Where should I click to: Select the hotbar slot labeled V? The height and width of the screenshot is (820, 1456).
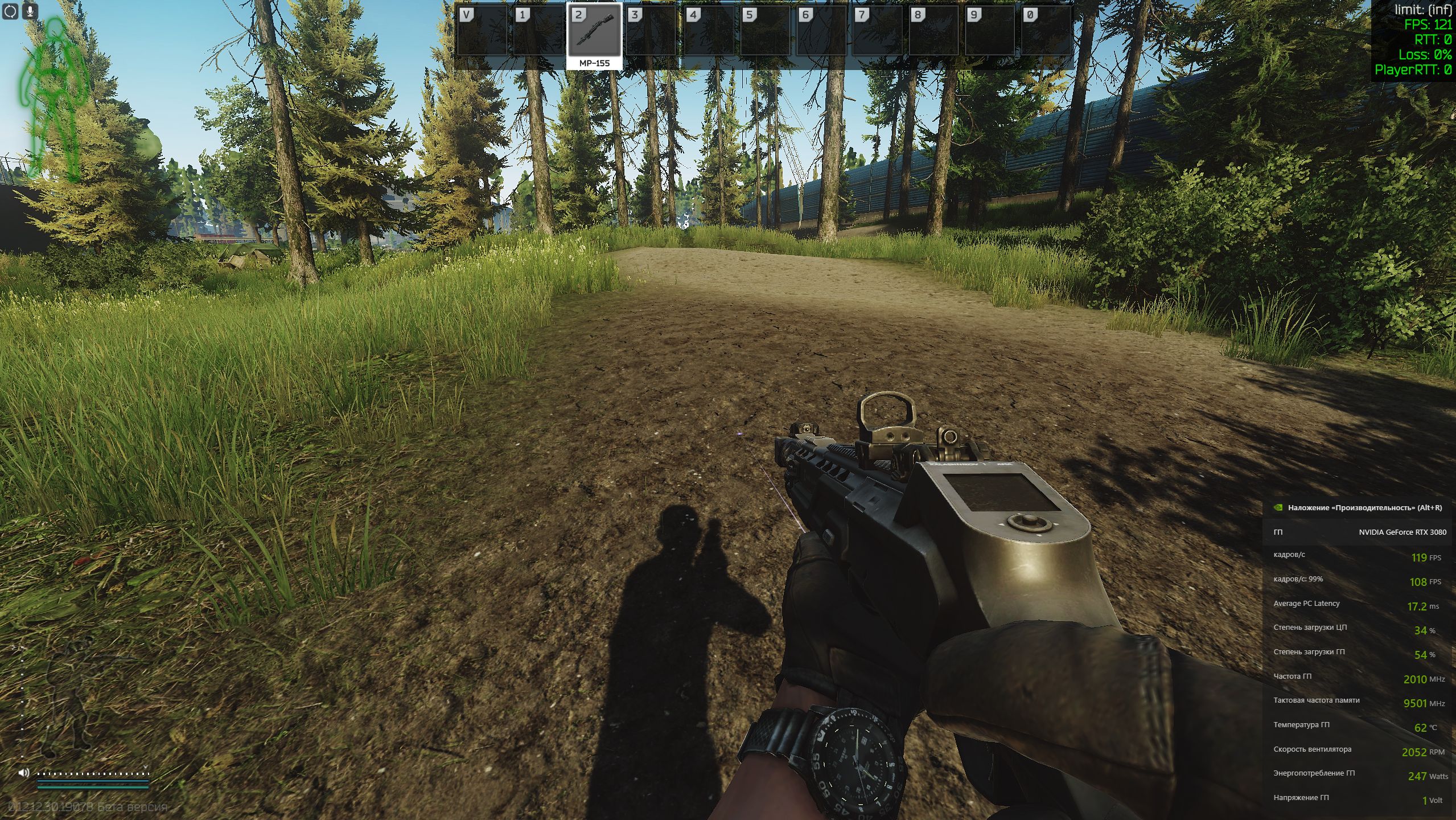pyautogui.click(x=482, y=31)
